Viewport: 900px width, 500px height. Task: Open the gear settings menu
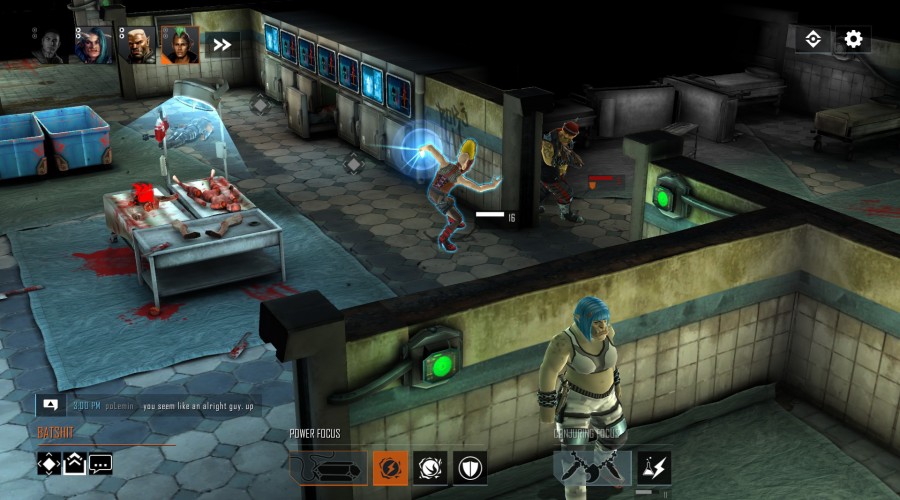point(853,39)
